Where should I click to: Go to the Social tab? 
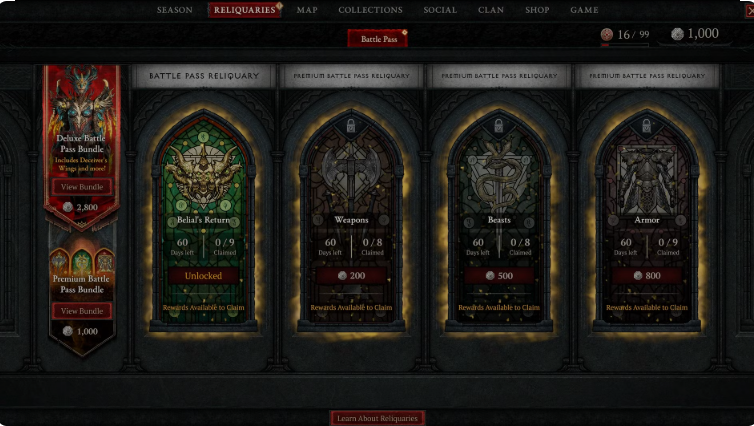[x=440, y=10]
